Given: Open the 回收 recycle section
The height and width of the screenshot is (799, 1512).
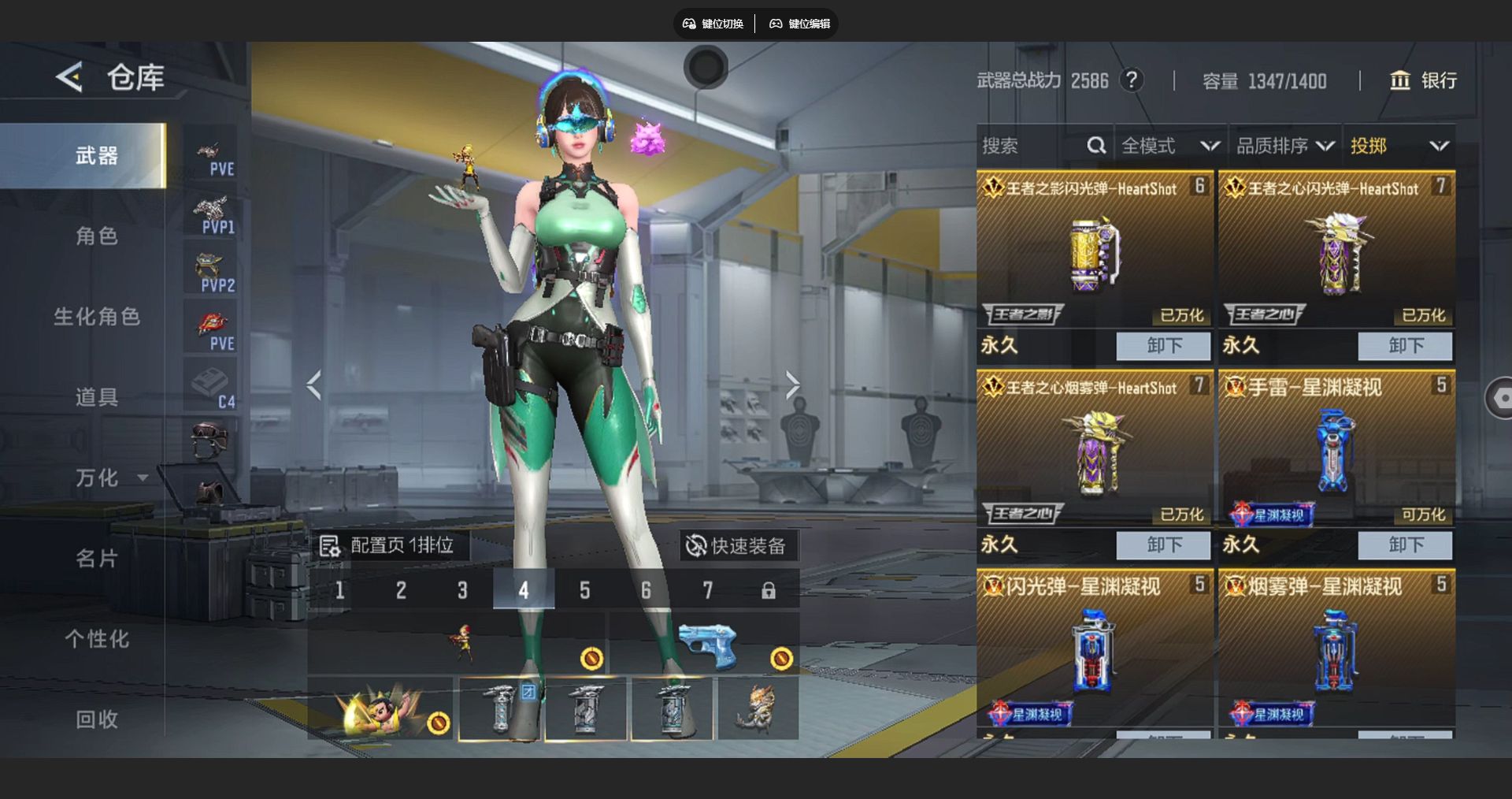Looking at the screenshot, I should coord(96,719).
